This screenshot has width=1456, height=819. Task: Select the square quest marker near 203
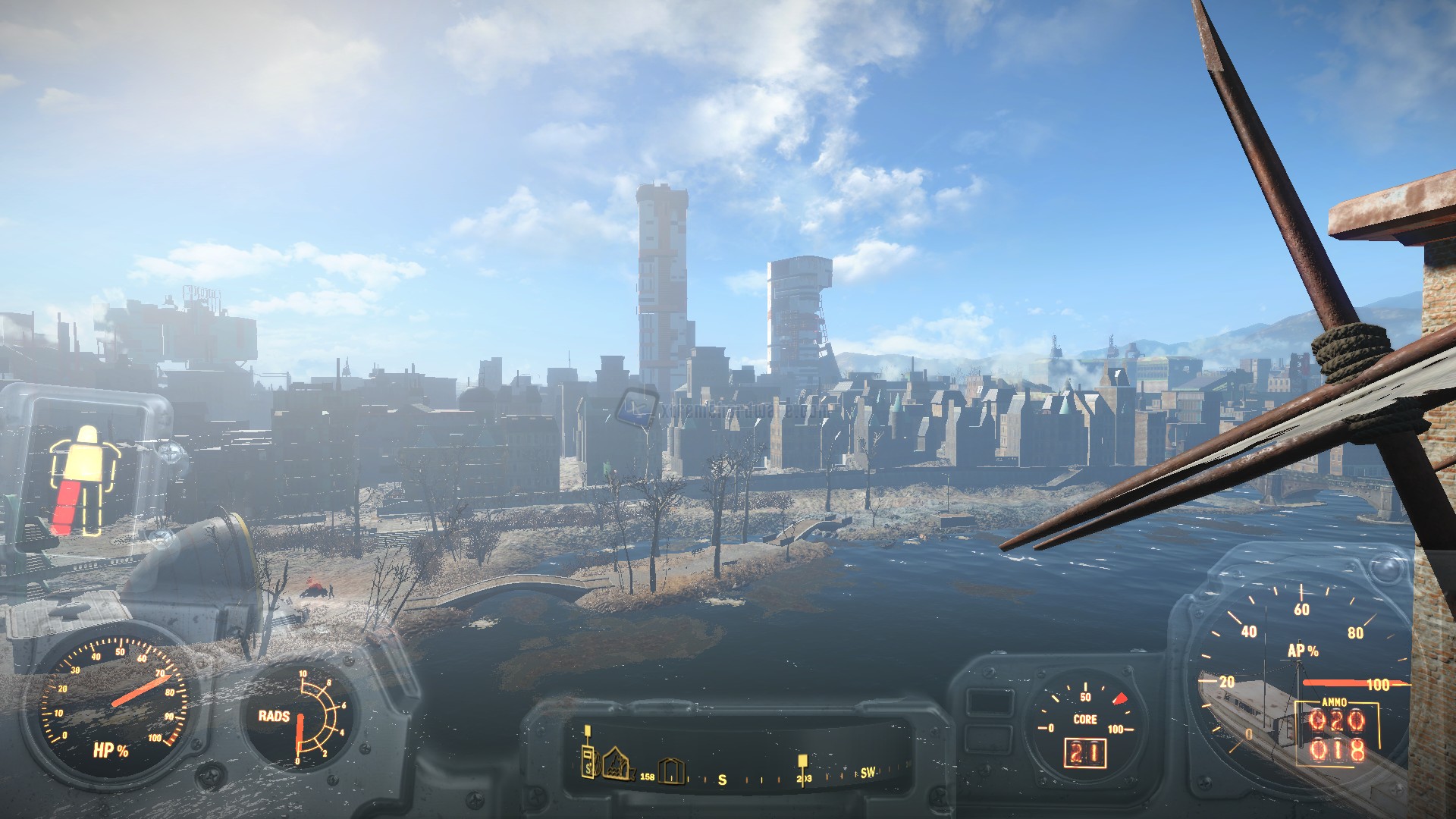pos(802,760)
